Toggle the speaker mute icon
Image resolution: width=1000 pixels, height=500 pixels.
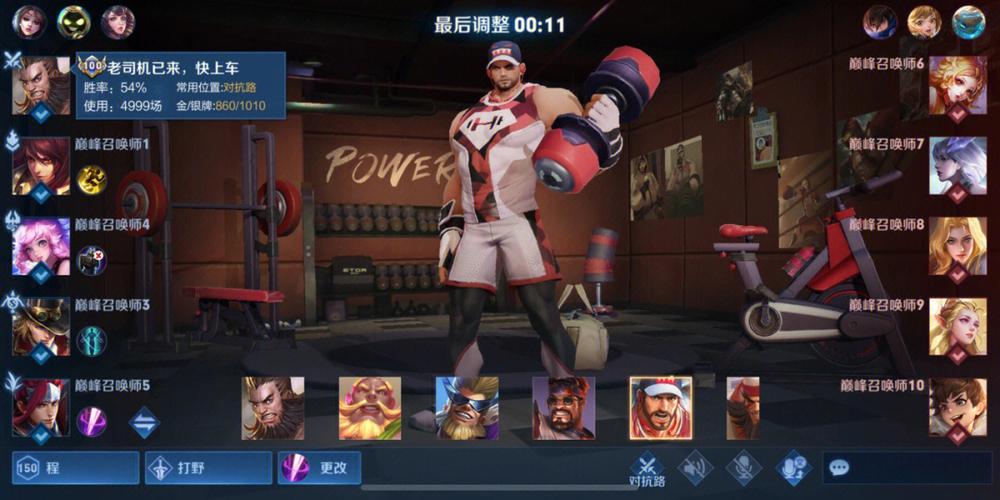pos(694,467)
